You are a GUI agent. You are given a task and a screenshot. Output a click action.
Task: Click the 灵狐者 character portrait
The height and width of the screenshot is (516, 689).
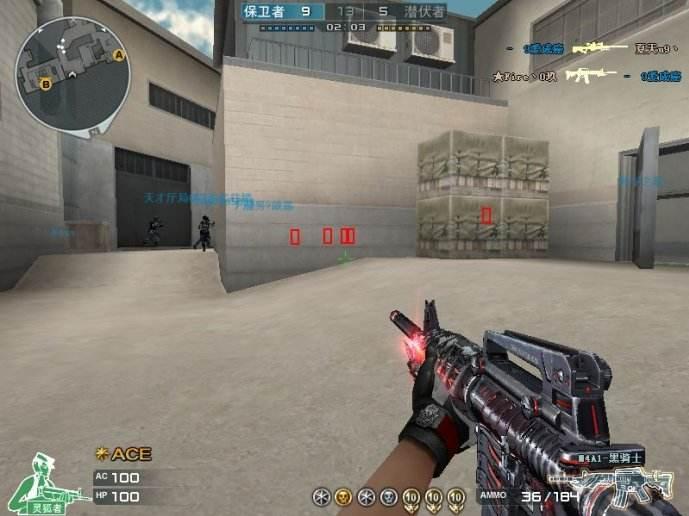click(x=42, y=483)
